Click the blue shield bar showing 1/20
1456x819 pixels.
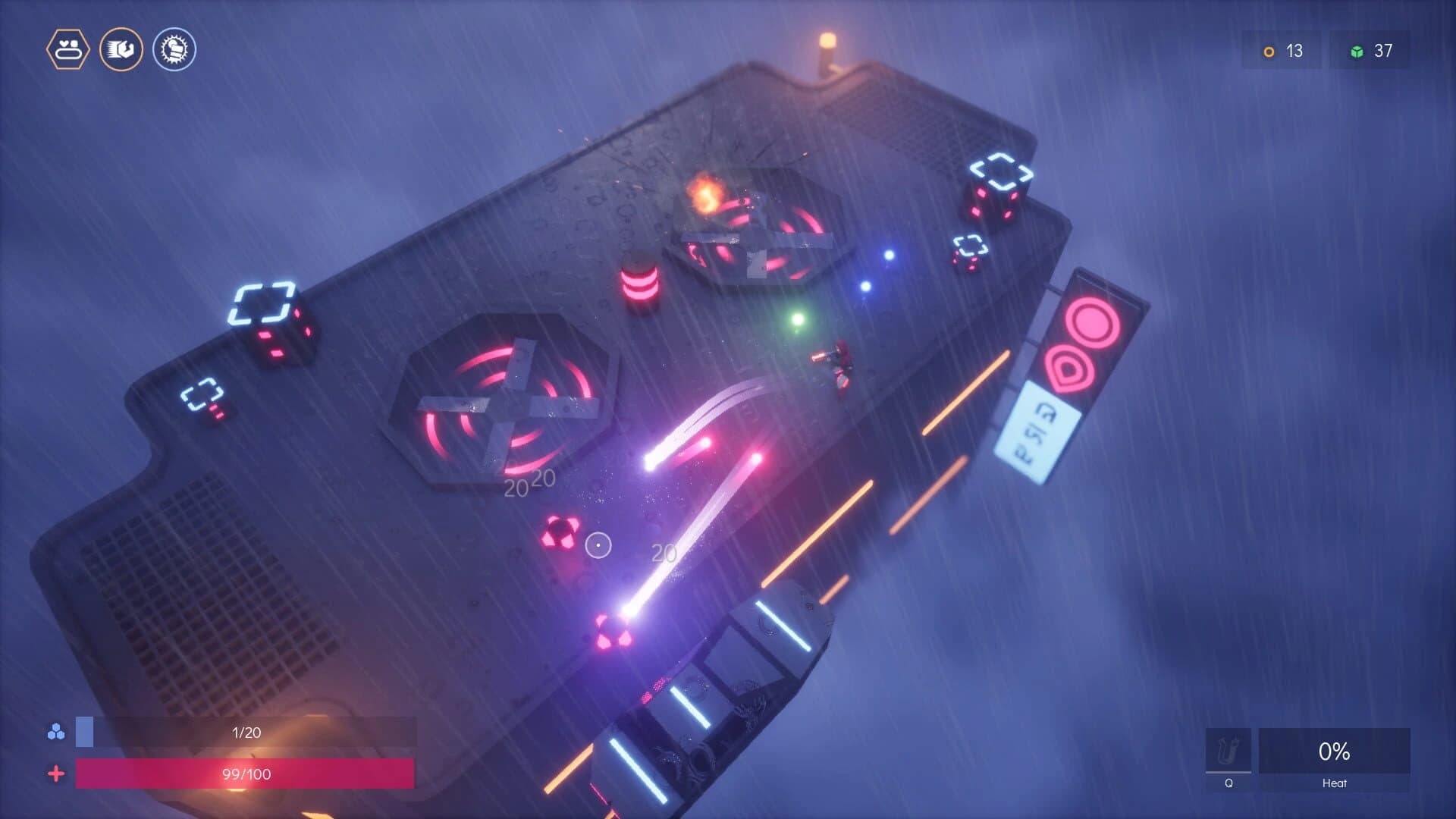(x=243, y=732)
